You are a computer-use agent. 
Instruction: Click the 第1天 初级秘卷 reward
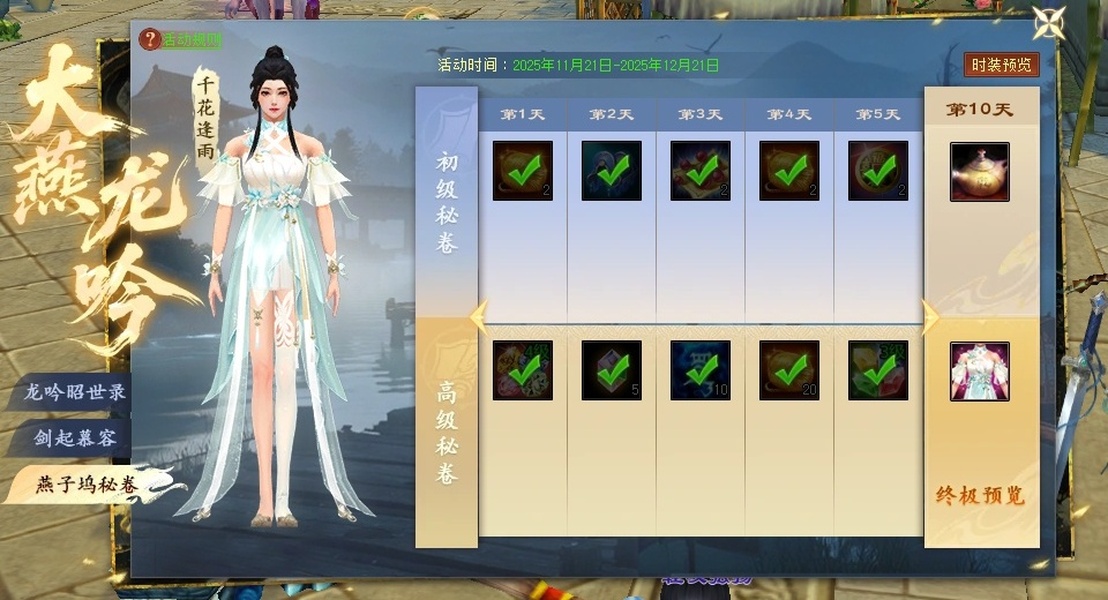[522, 171]
